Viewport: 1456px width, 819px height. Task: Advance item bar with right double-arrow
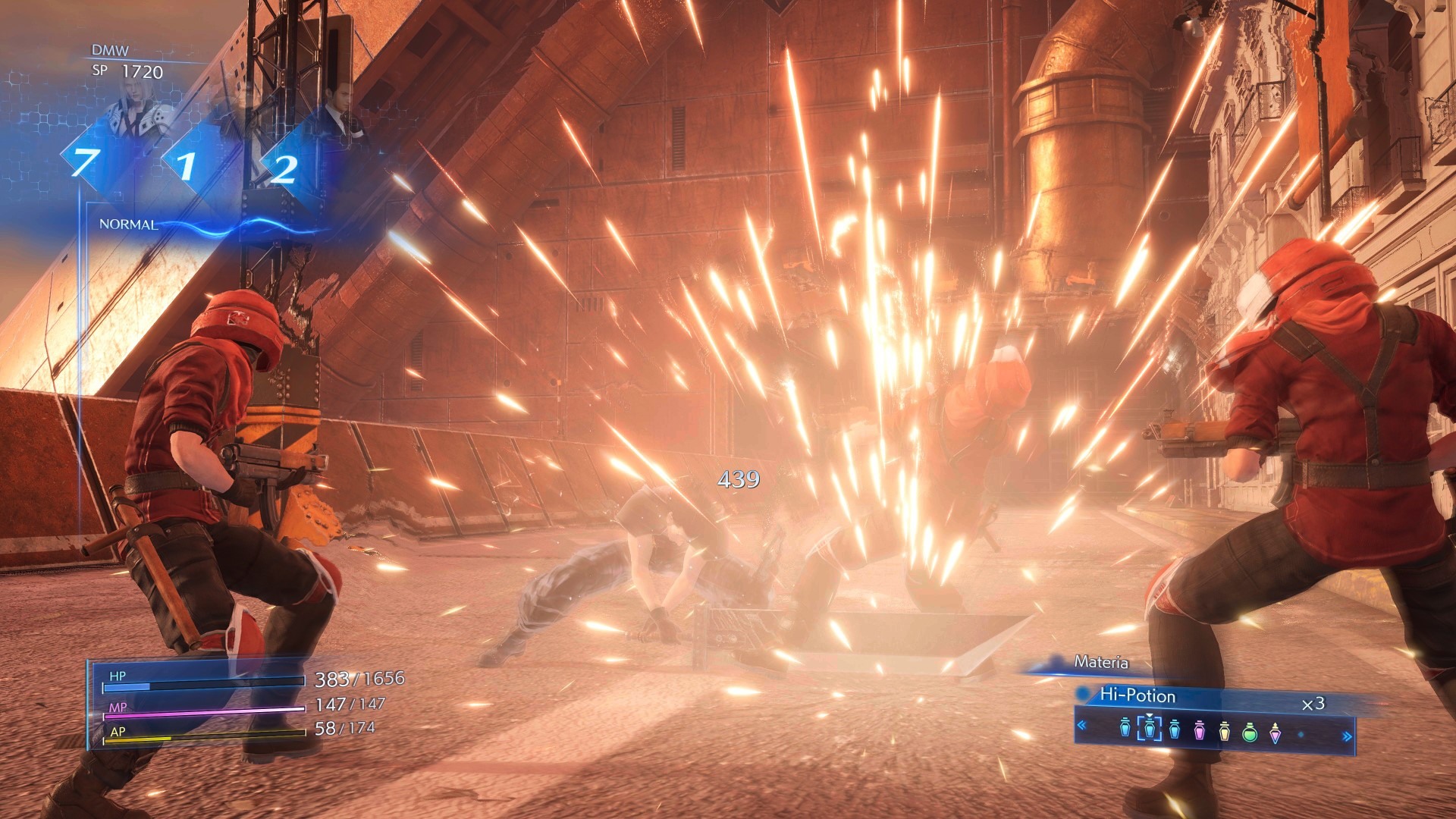pos(1347,736)
